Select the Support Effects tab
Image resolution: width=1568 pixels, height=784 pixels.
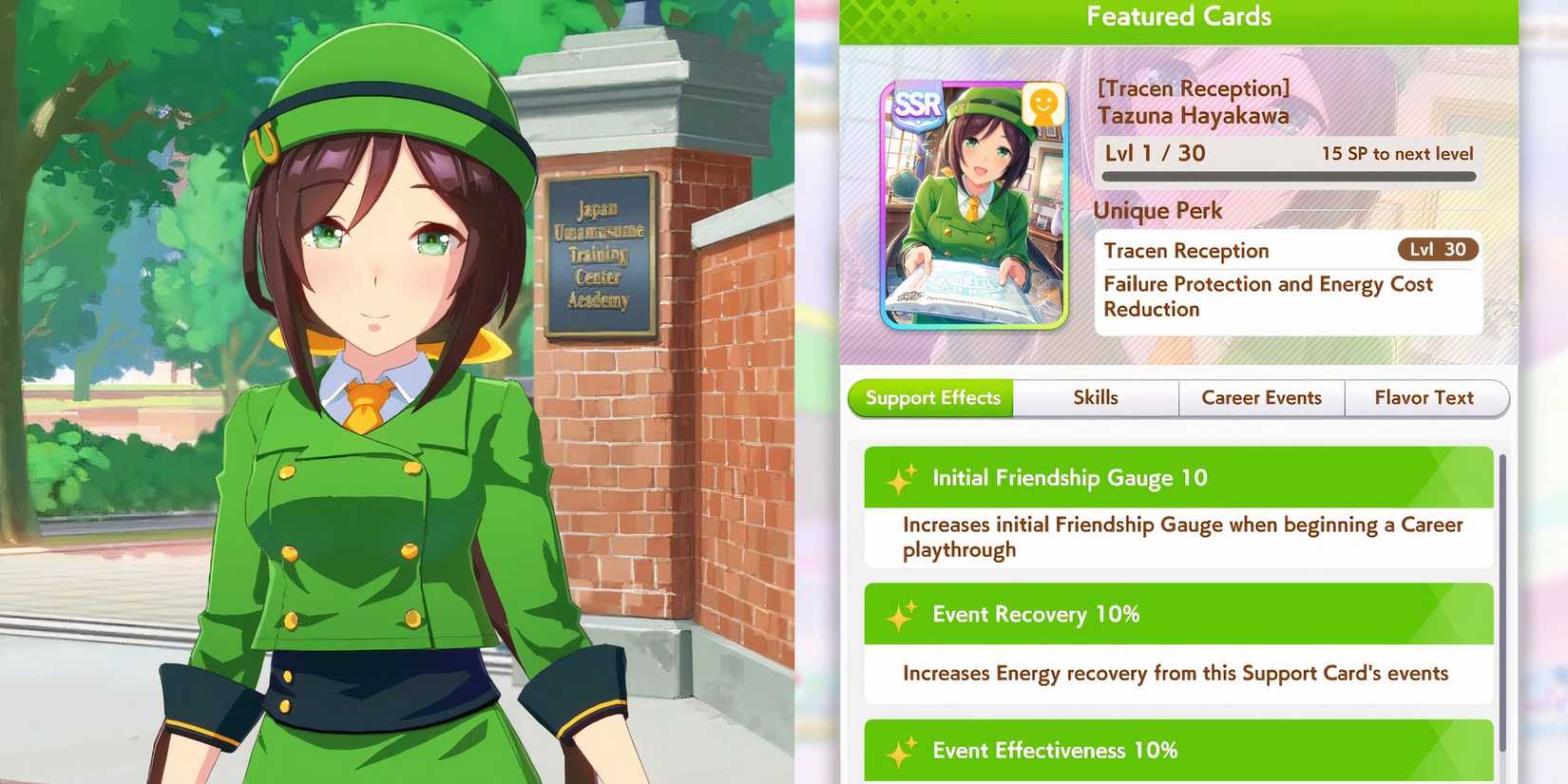coord(929,397)
